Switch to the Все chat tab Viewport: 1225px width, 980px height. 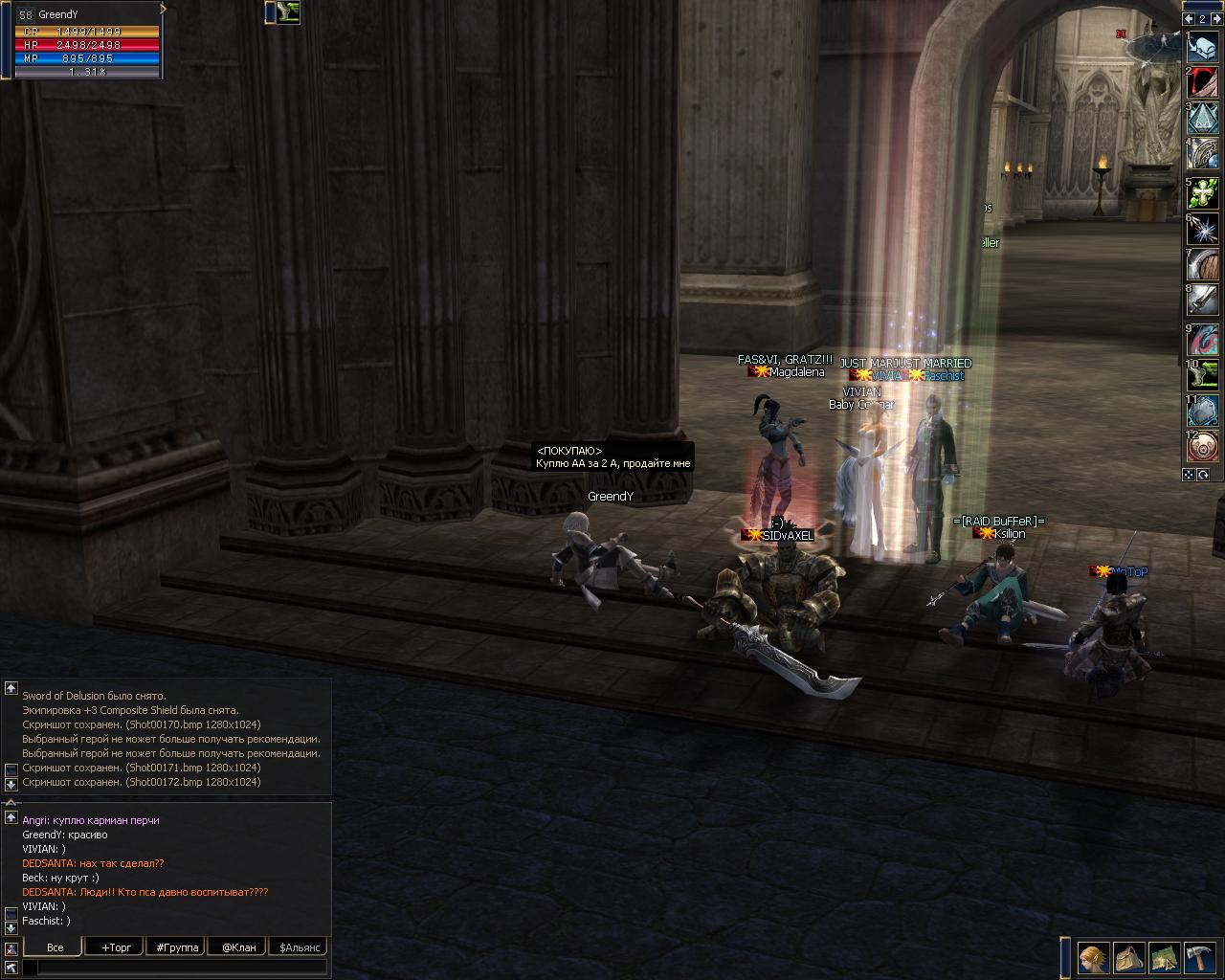coord(56,947)
